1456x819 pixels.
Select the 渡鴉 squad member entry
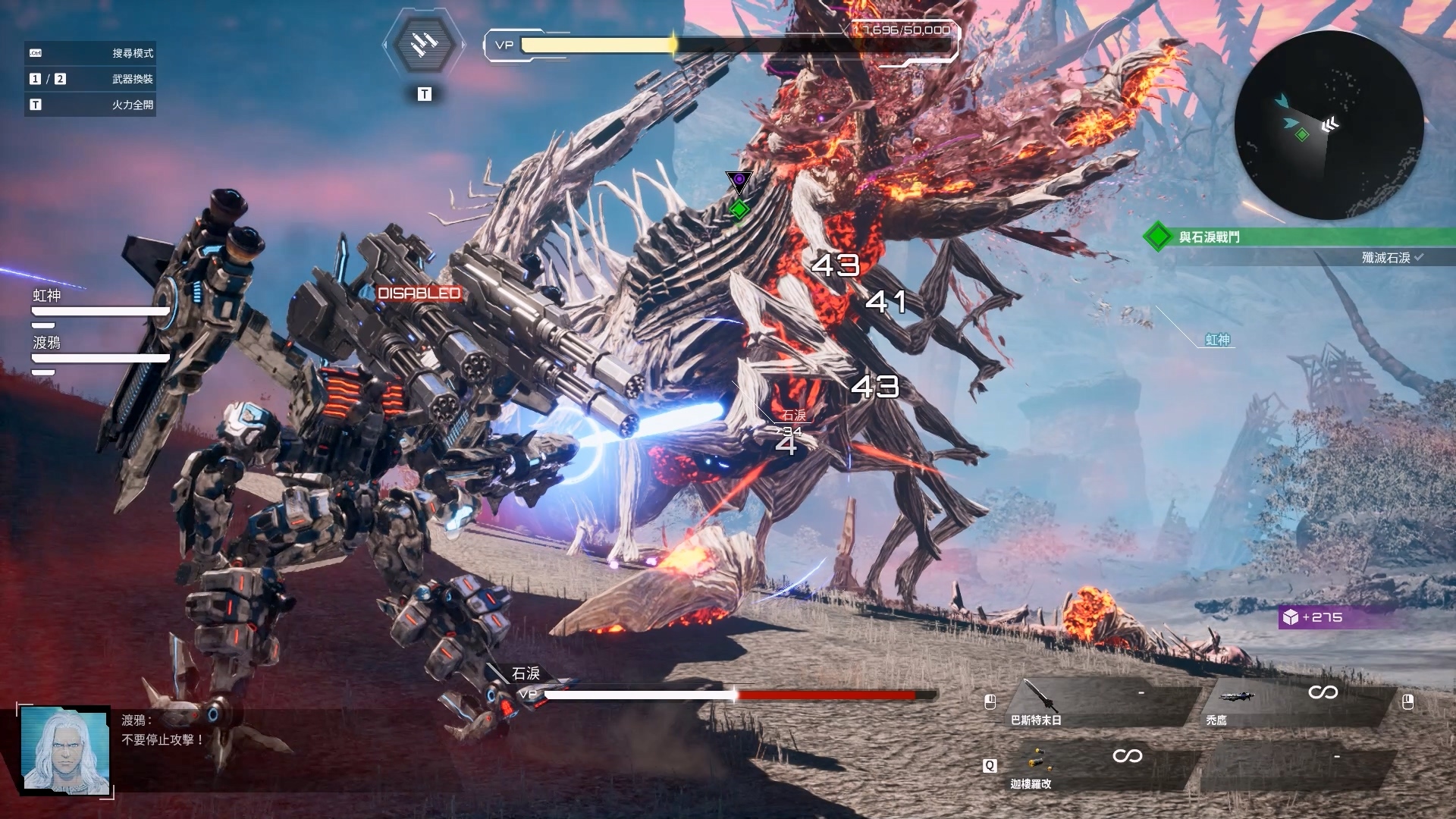pos(99,350)
